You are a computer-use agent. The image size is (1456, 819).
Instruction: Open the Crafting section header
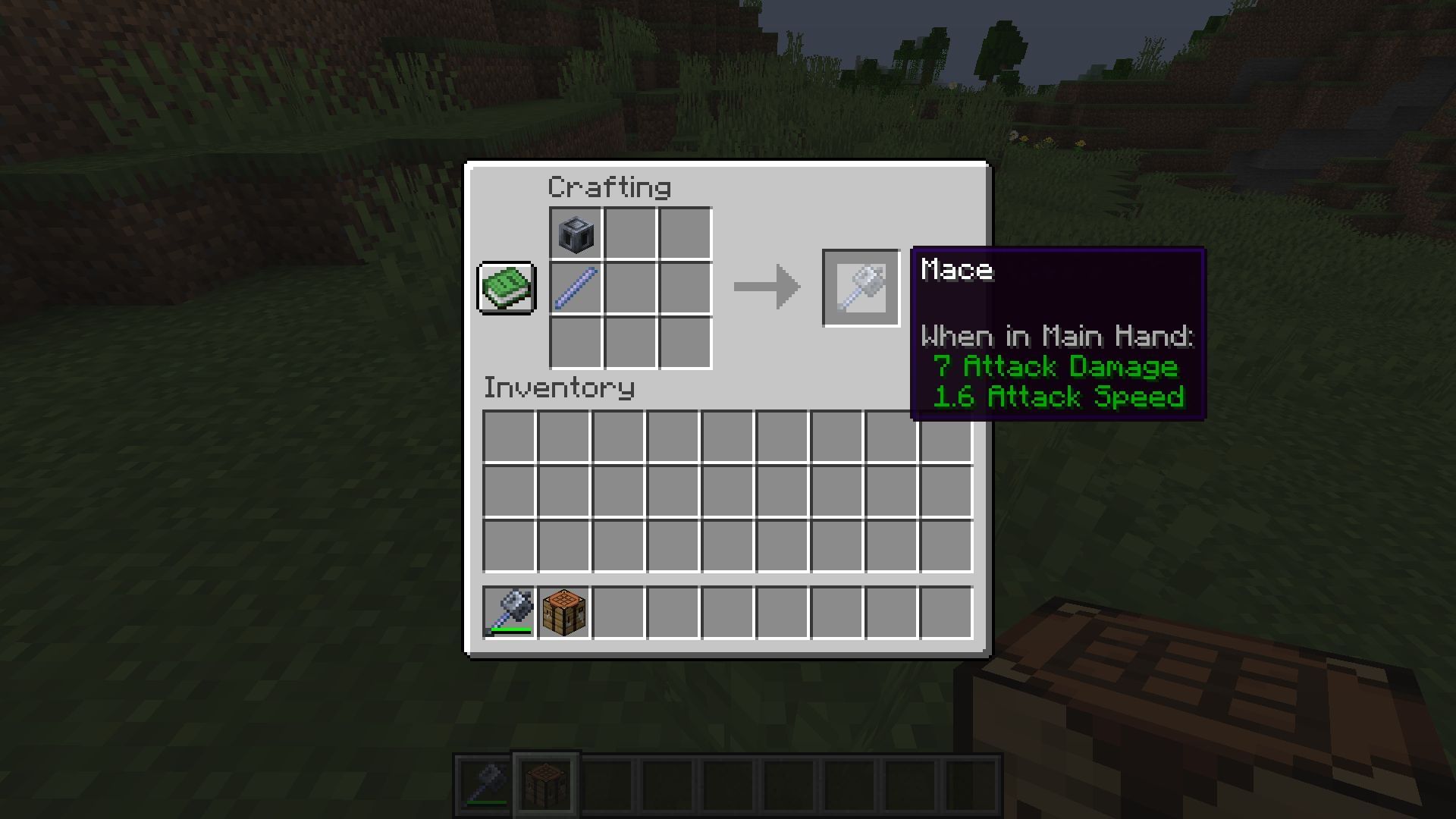(x=610, y=186)
